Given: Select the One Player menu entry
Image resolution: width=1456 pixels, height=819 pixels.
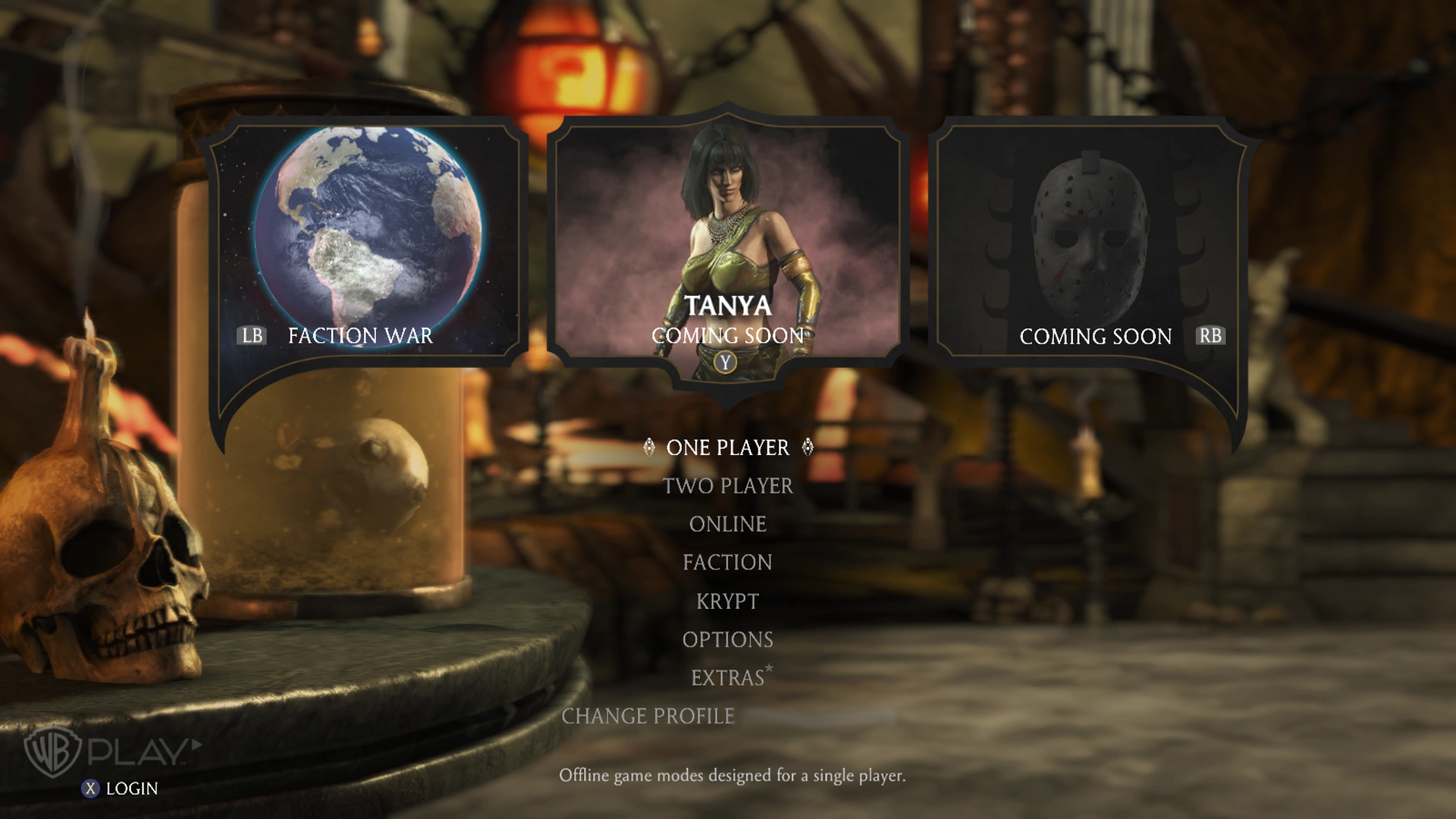Looking at the screenshot, I should (x=727, y=447).
